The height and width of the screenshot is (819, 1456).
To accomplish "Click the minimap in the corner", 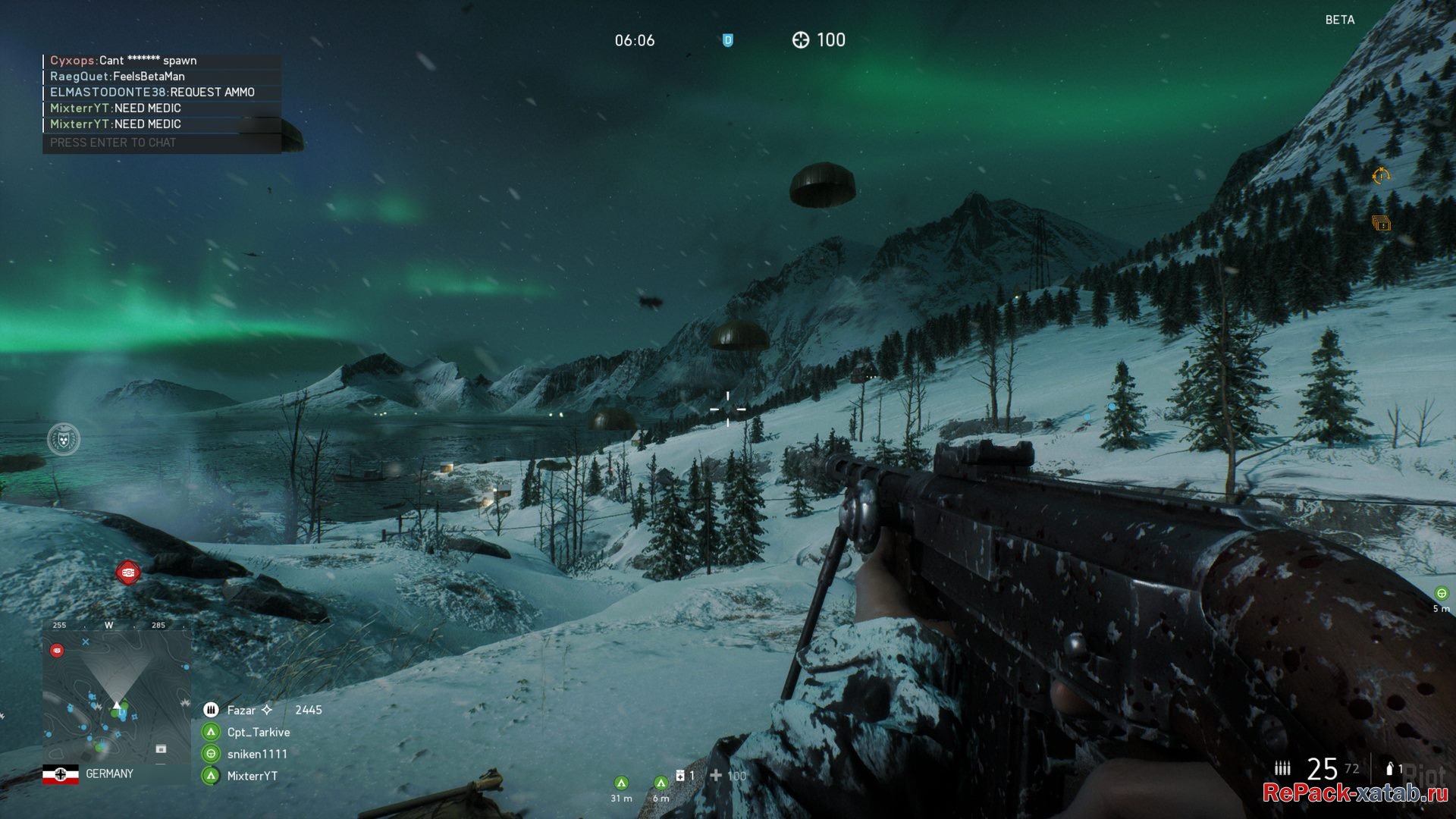I will 117,696.
